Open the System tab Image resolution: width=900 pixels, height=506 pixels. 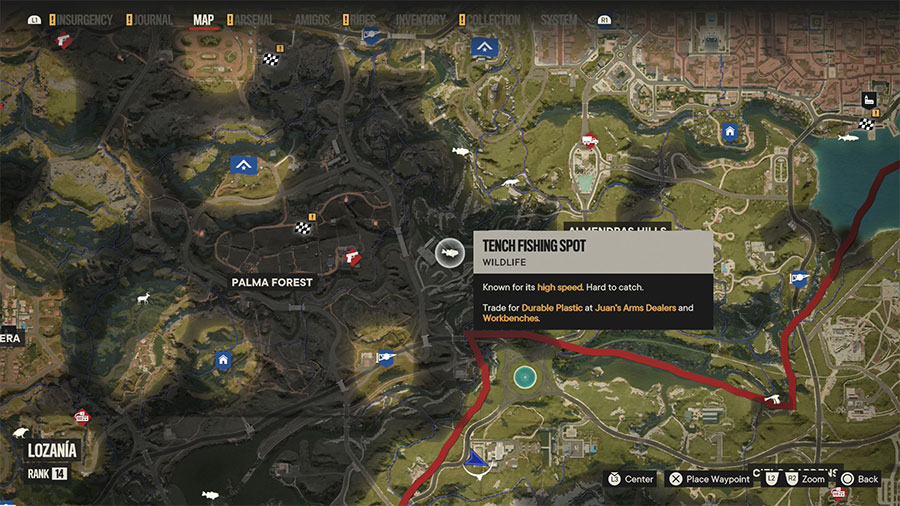[558, 19]
